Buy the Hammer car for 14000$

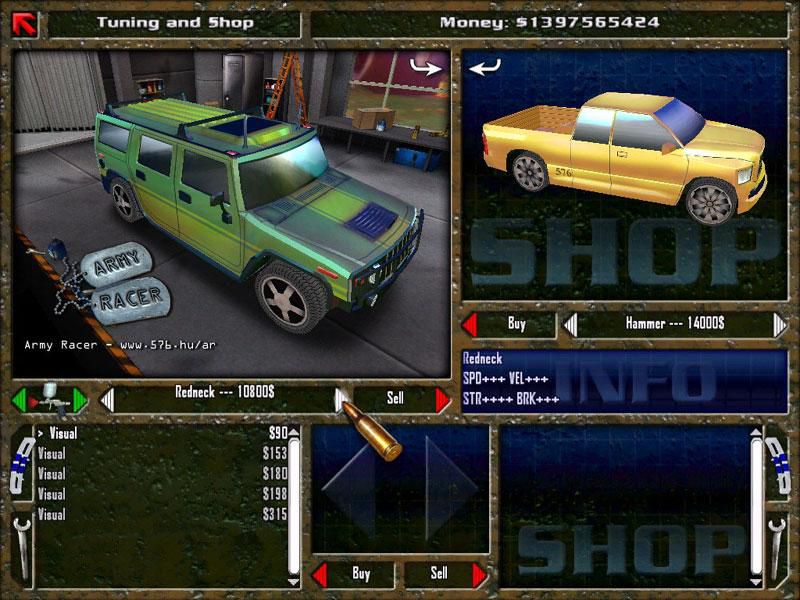tap(508, 324)
